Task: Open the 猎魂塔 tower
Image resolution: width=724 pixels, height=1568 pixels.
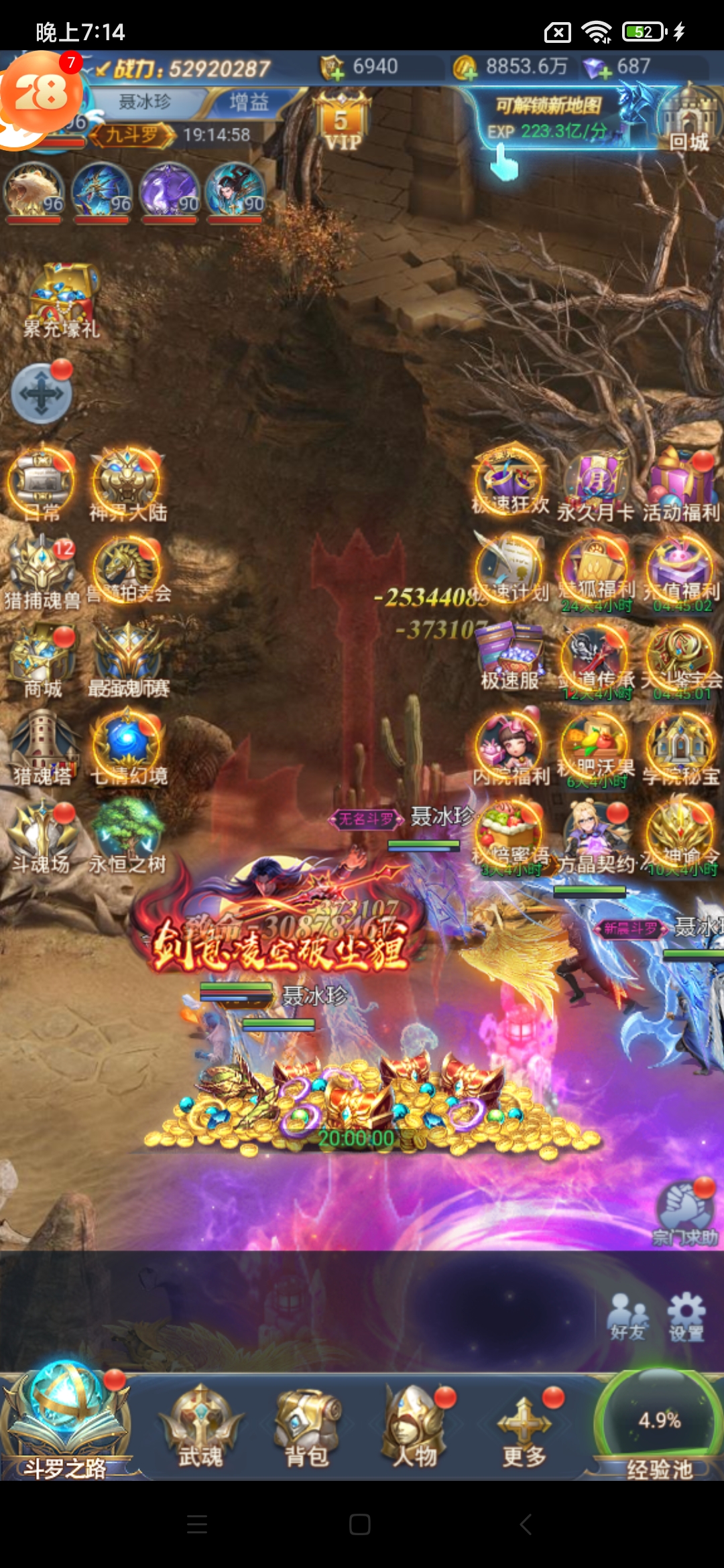Action: [43, 747]
